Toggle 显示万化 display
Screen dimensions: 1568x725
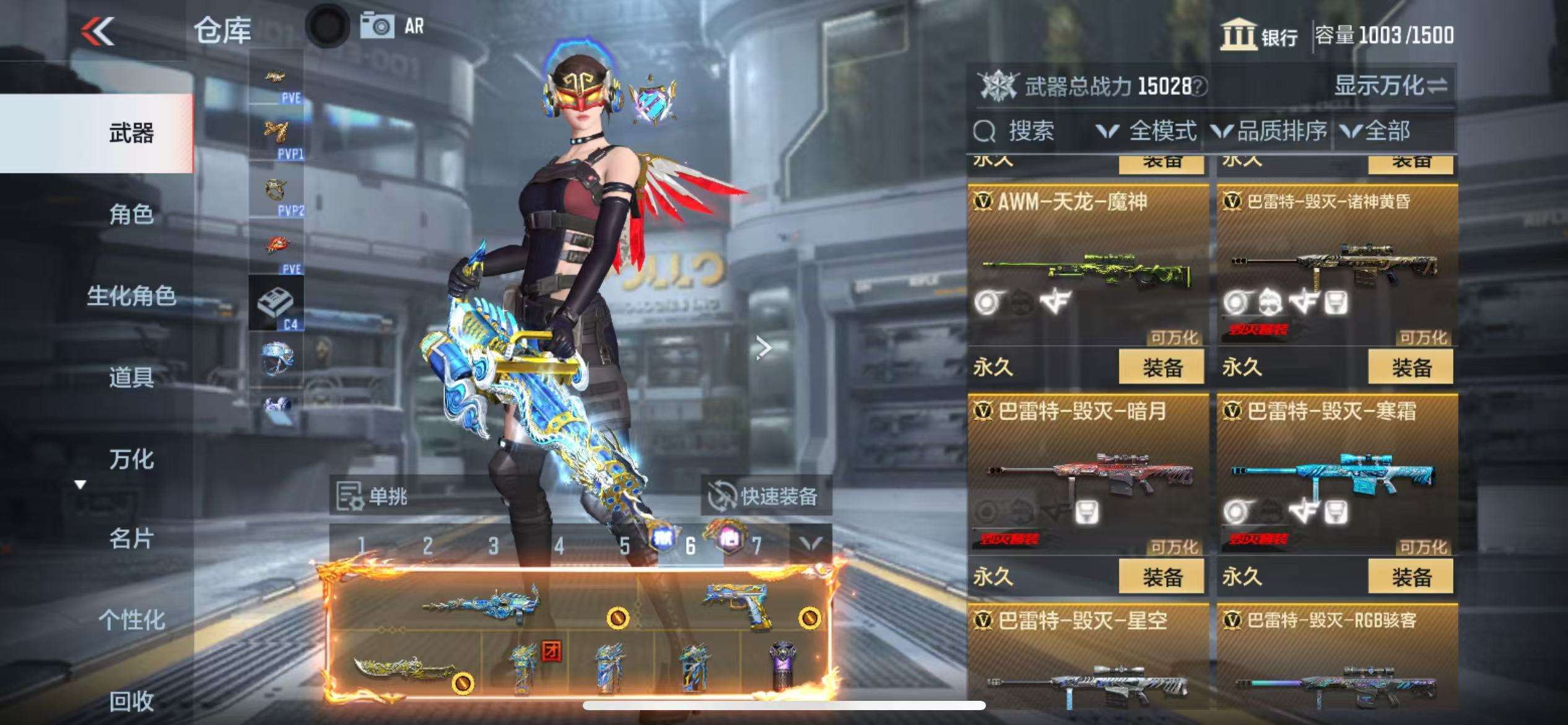[x=1390, y=86]
